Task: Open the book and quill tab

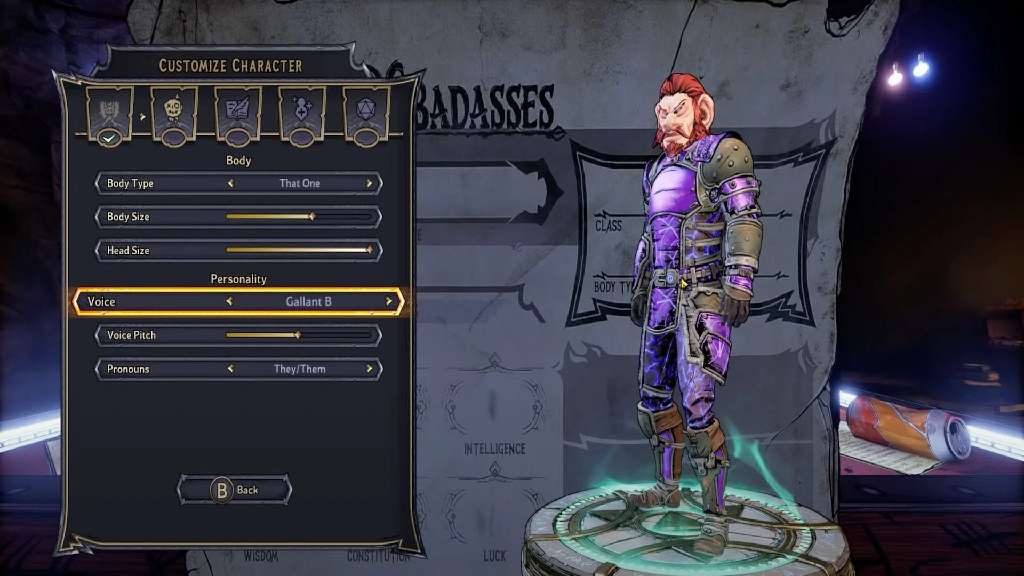Action: point(237,110)
